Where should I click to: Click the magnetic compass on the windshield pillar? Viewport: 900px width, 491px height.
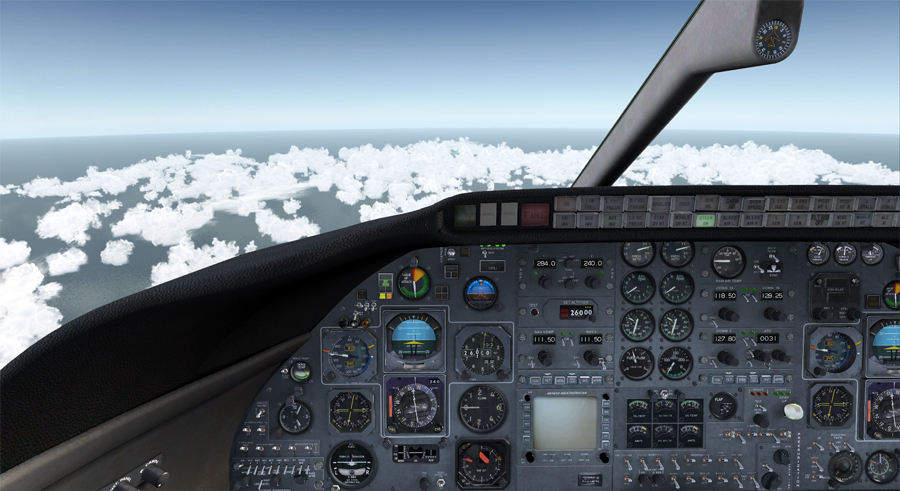pos(771,40)
